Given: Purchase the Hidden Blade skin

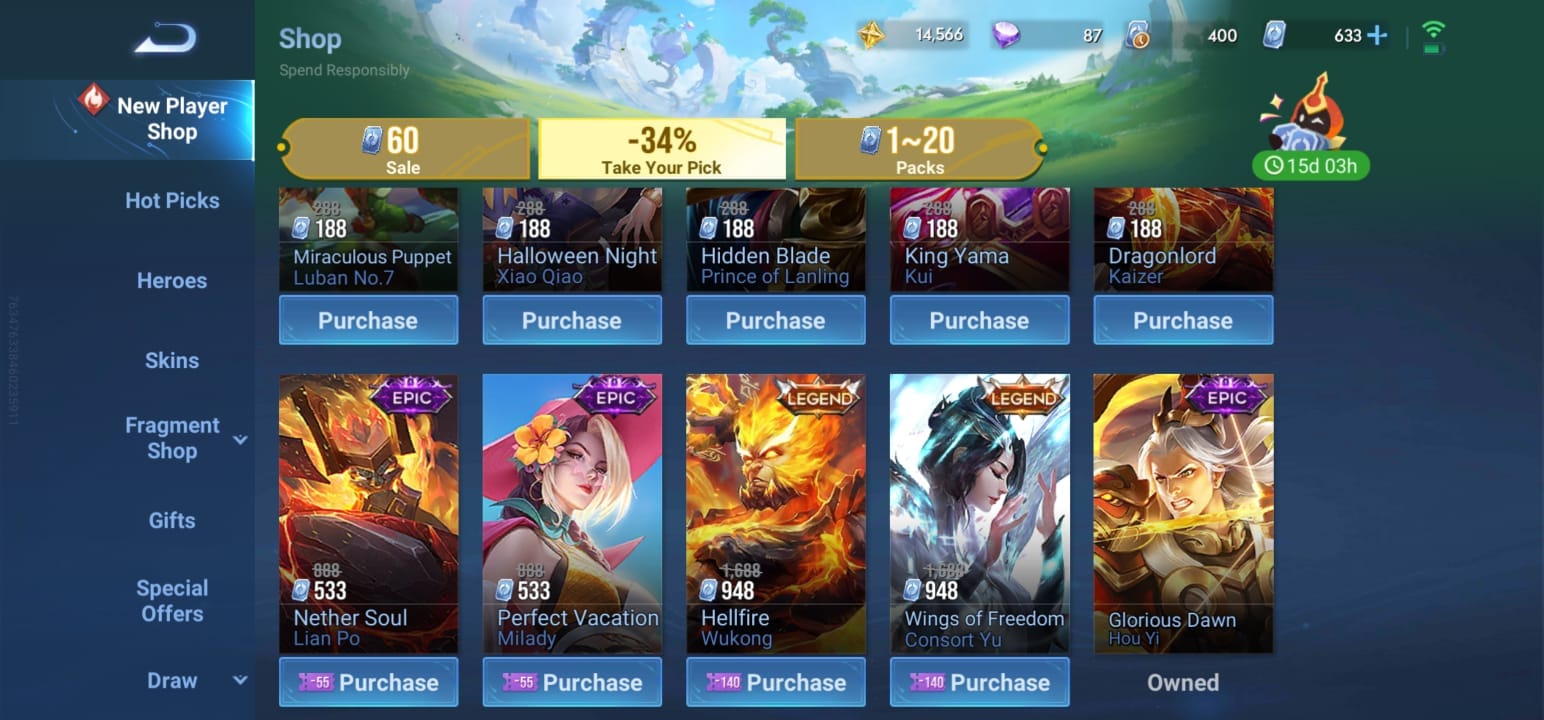Looking at the screenshot, I should (x=775, y=320).
